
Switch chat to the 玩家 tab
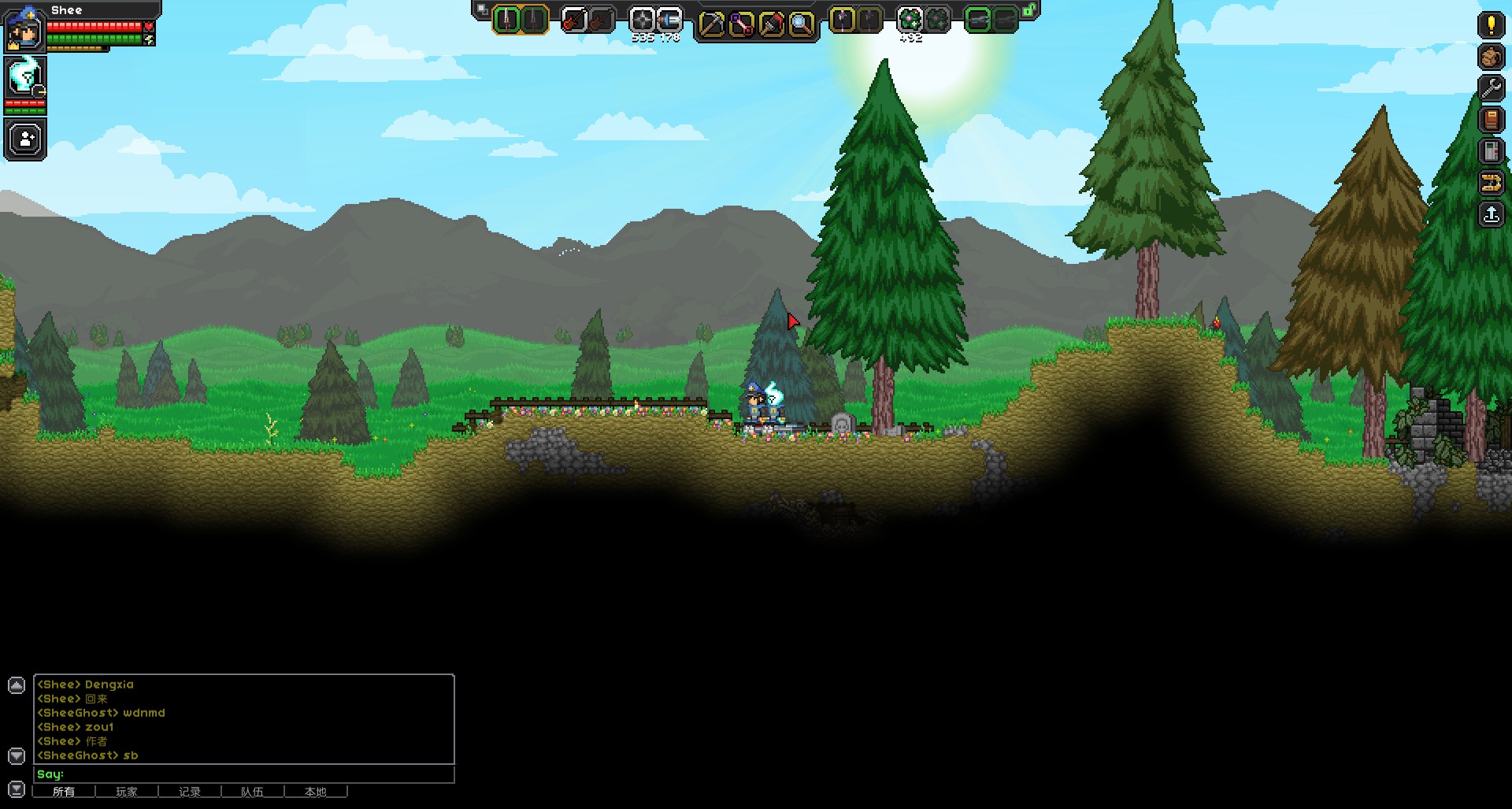pos(126,792)
